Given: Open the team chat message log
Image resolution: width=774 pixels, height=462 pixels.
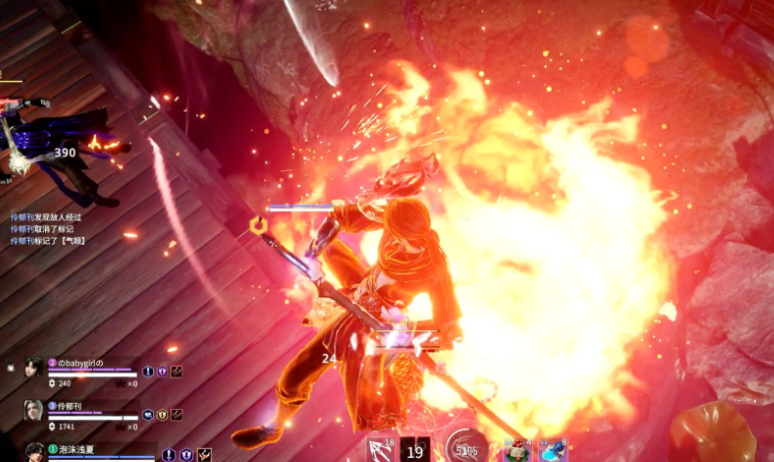Looking at the screenshot, I should coord(45,228).
